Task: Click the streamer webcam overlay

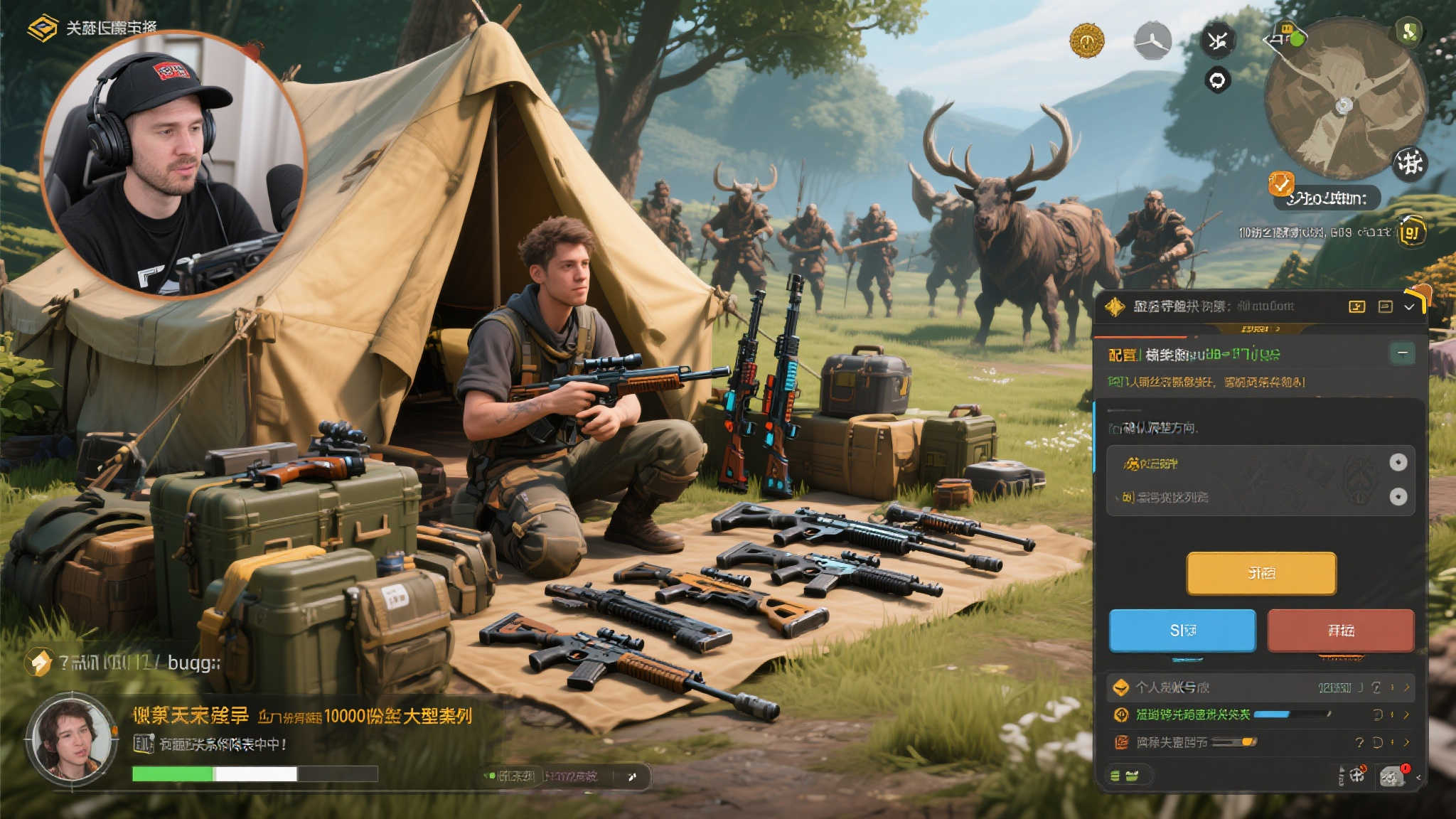Action: (x=173, y=164)
